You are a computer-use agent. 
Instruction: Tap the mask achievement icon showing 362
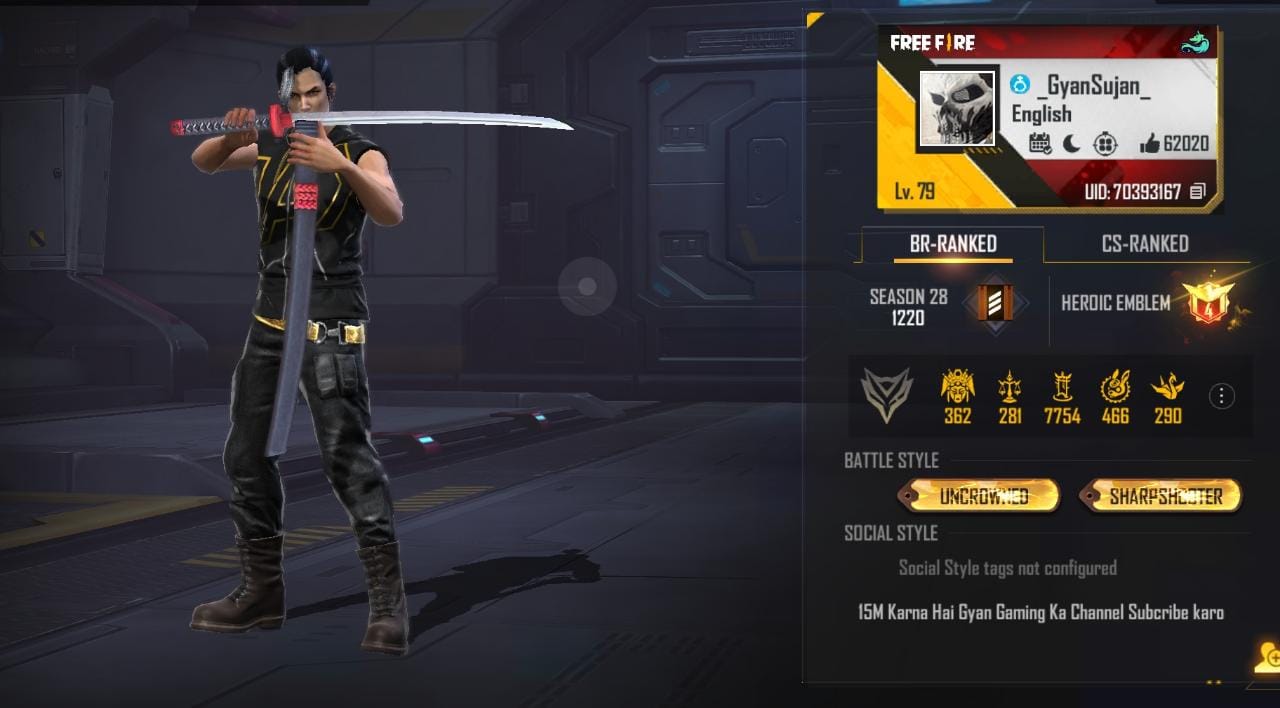tap(957, 388)
